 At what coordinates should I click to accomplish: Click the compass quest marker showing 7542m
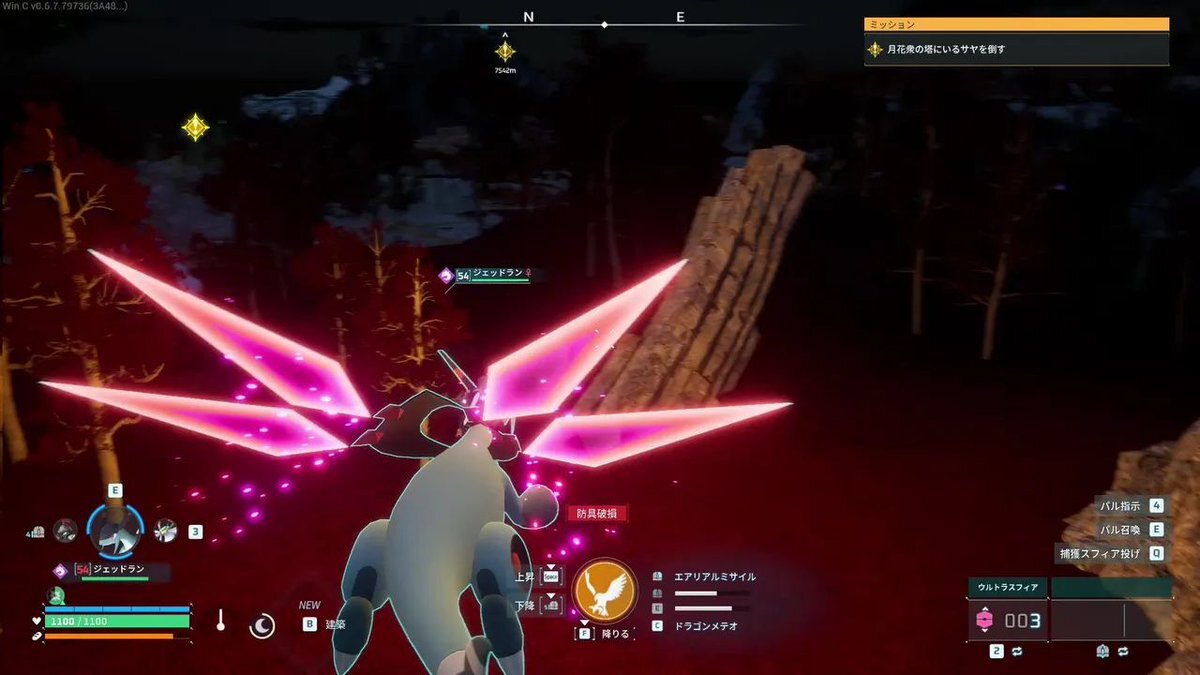pos(505,51)
